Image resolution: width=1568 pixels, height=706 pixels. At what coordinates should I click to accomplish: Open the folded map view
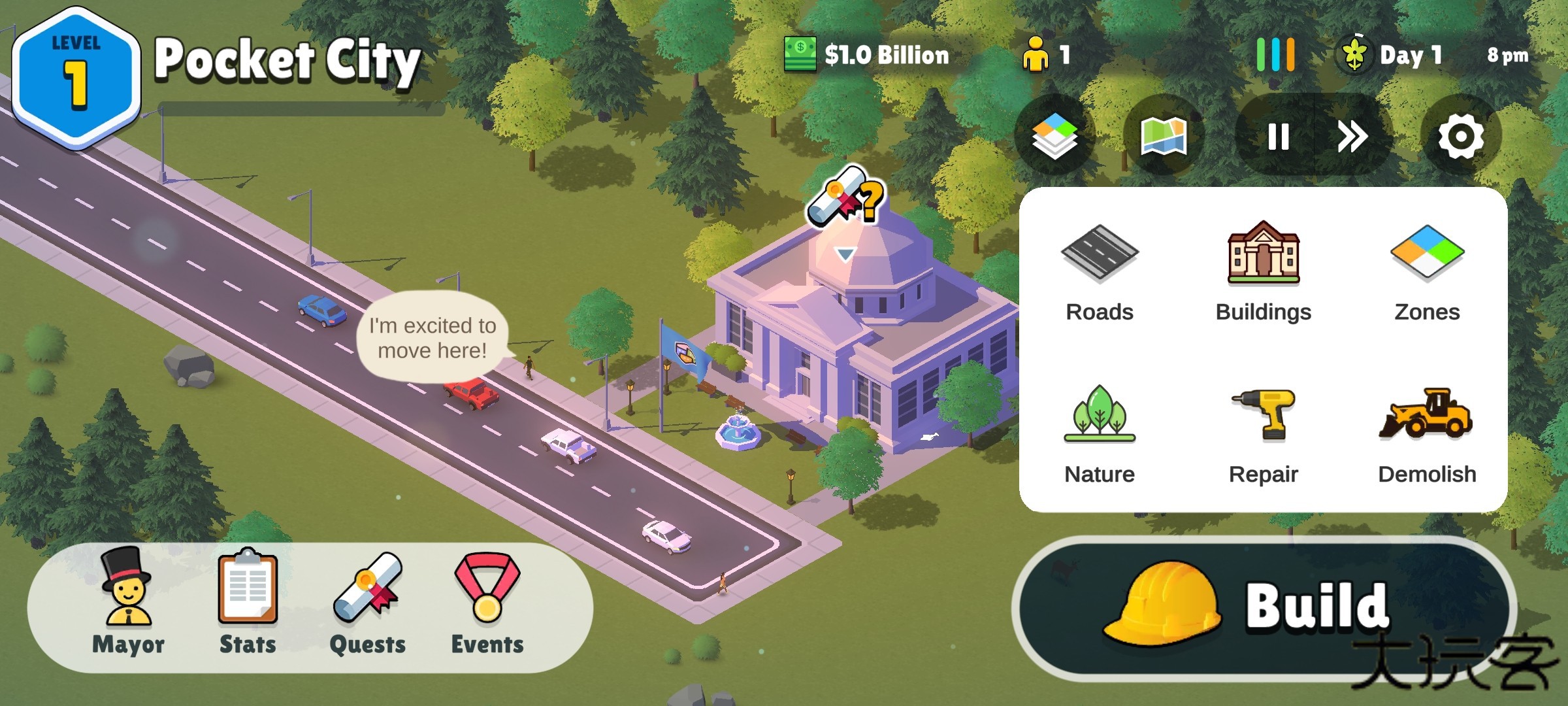coord(1163,137)
